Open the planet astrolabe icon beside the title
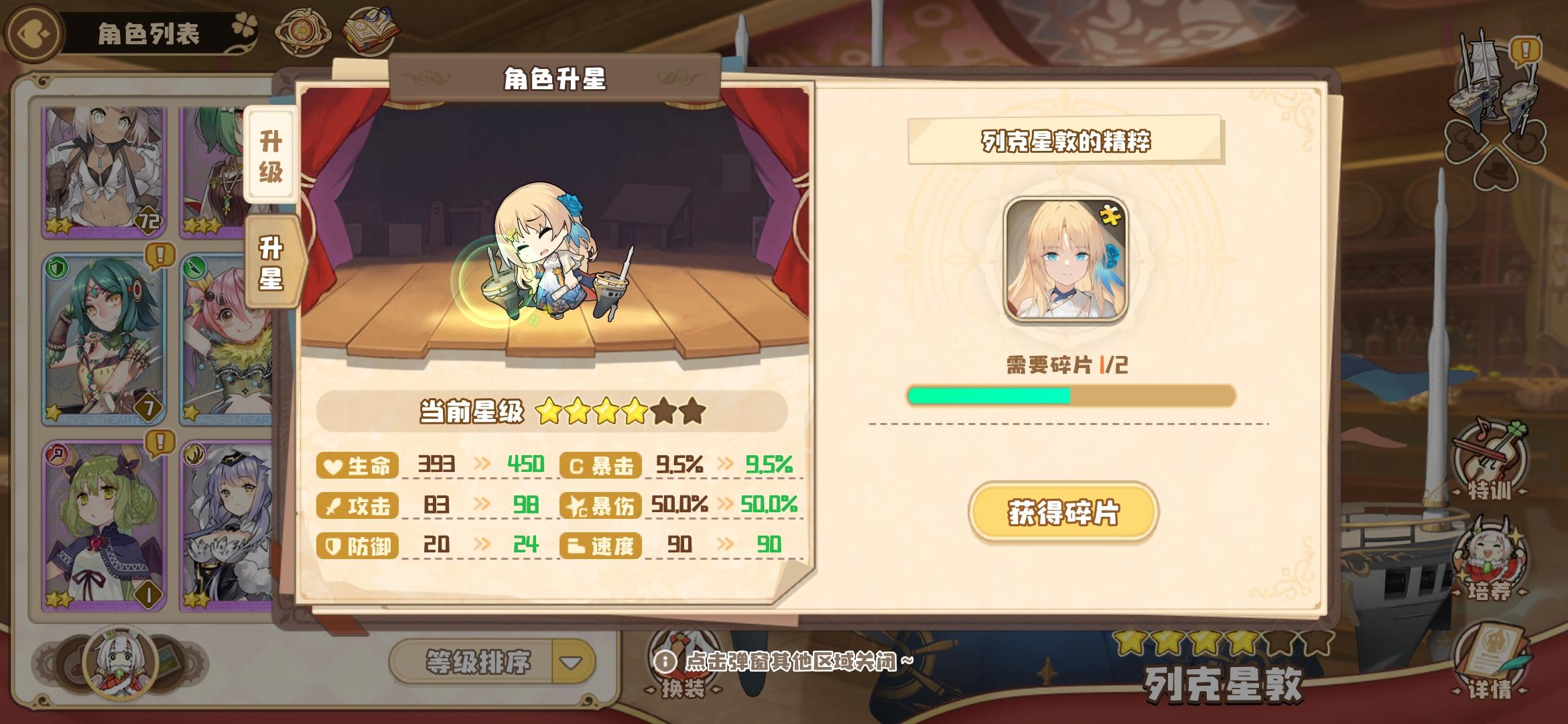This screenshot has height=724, width=1568. click(304, 30)
